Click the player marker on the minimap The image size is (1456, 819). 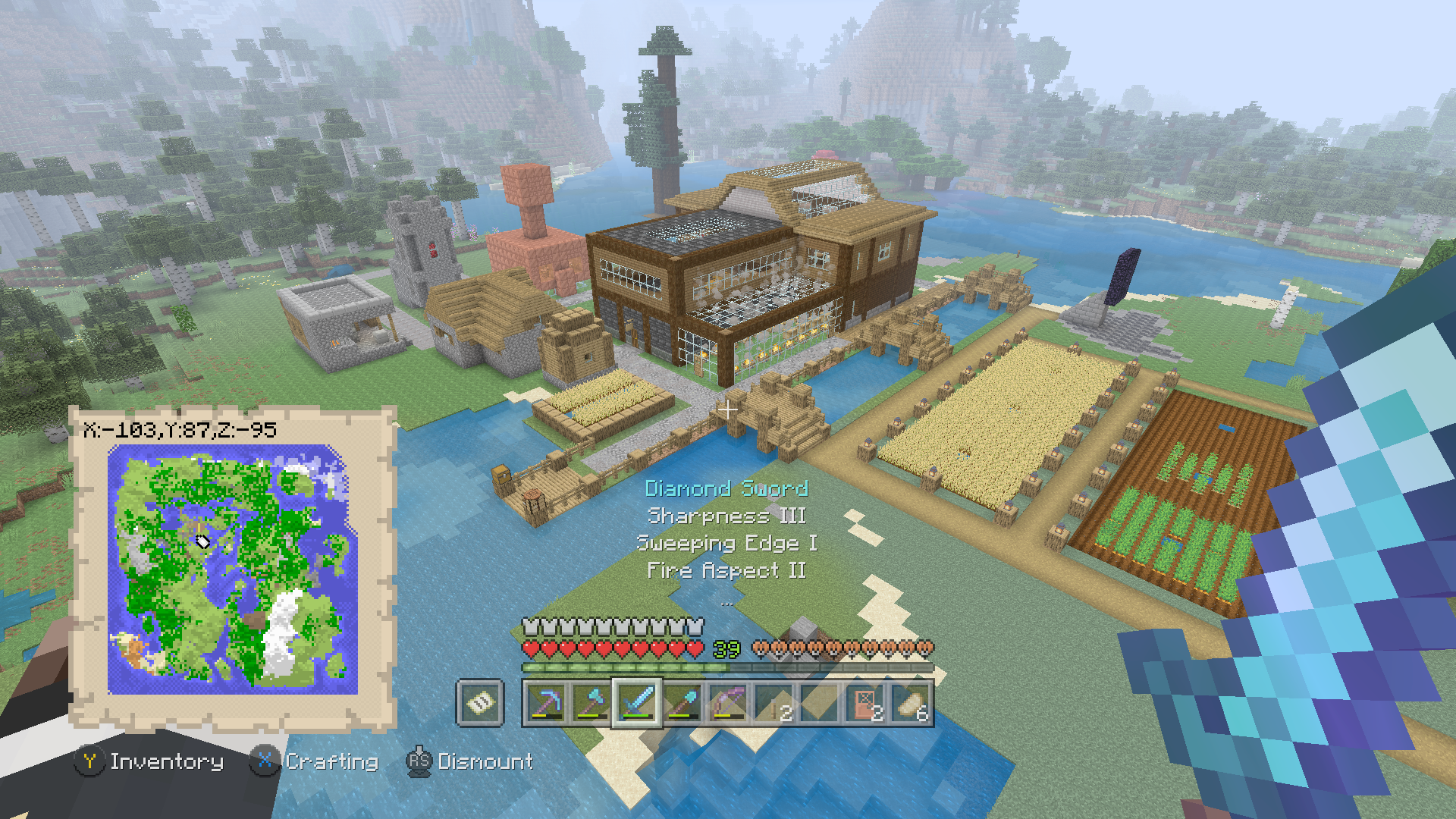click(202, 541)
